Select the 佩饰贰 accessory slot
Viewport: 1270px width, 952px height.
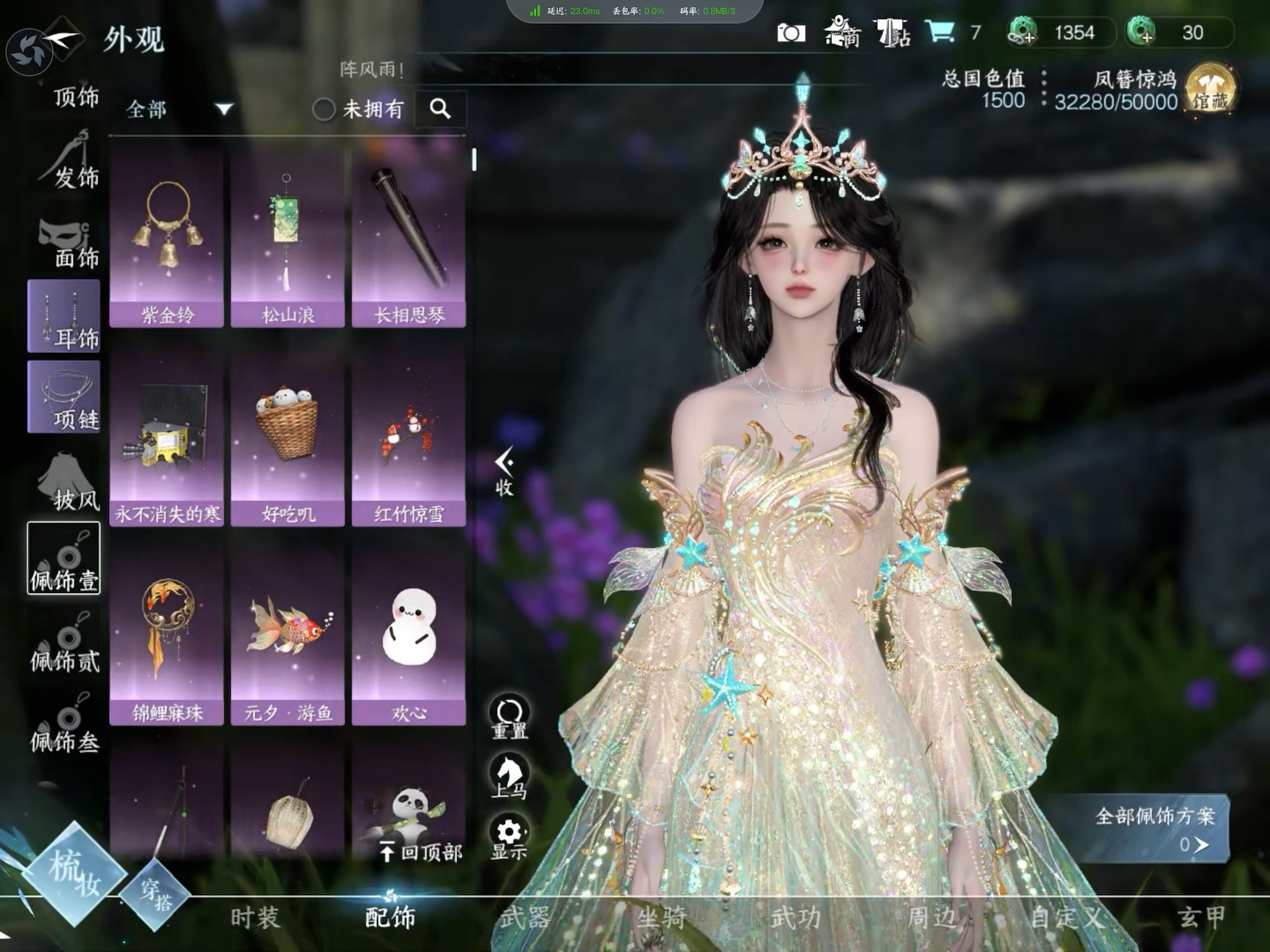64,645
